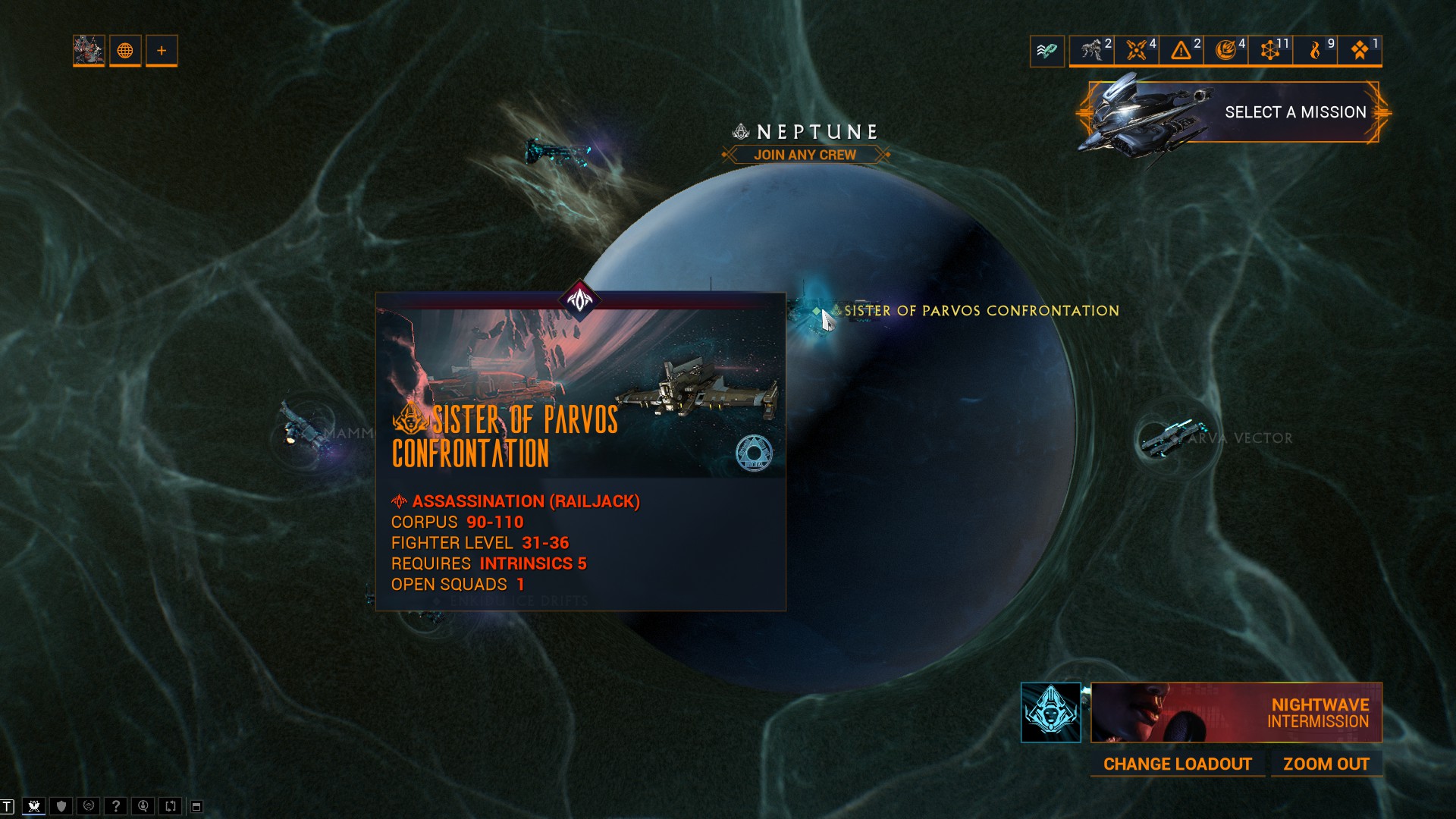The height and width of the screenshot is (819, 1456).
Task: Open the diamond chevron icon tab
Action: click(1360, 51)
